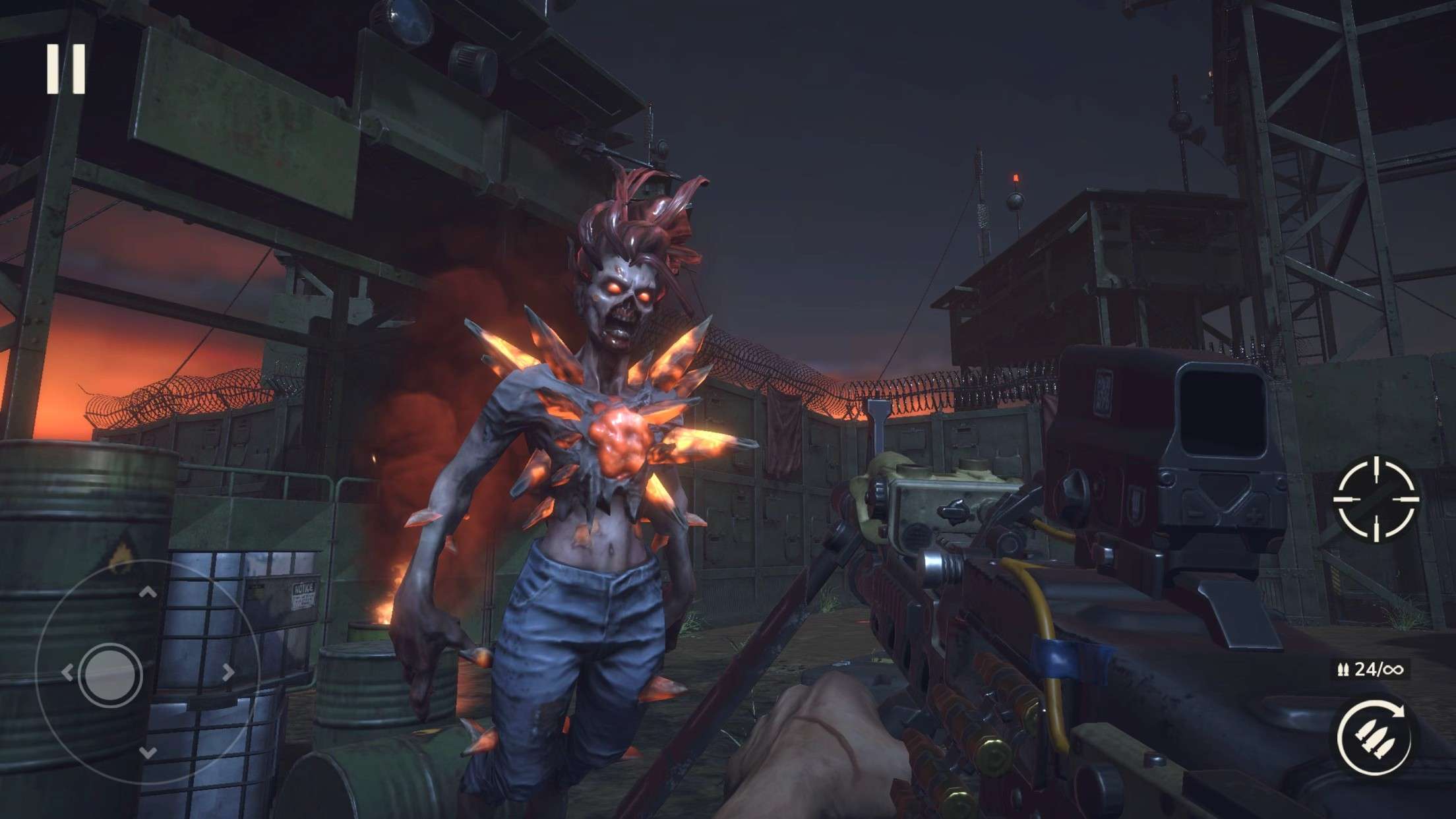The image size is (1456, 819).
Task: Reload weapon using the bullets icon
Action: click(1375, 736)
